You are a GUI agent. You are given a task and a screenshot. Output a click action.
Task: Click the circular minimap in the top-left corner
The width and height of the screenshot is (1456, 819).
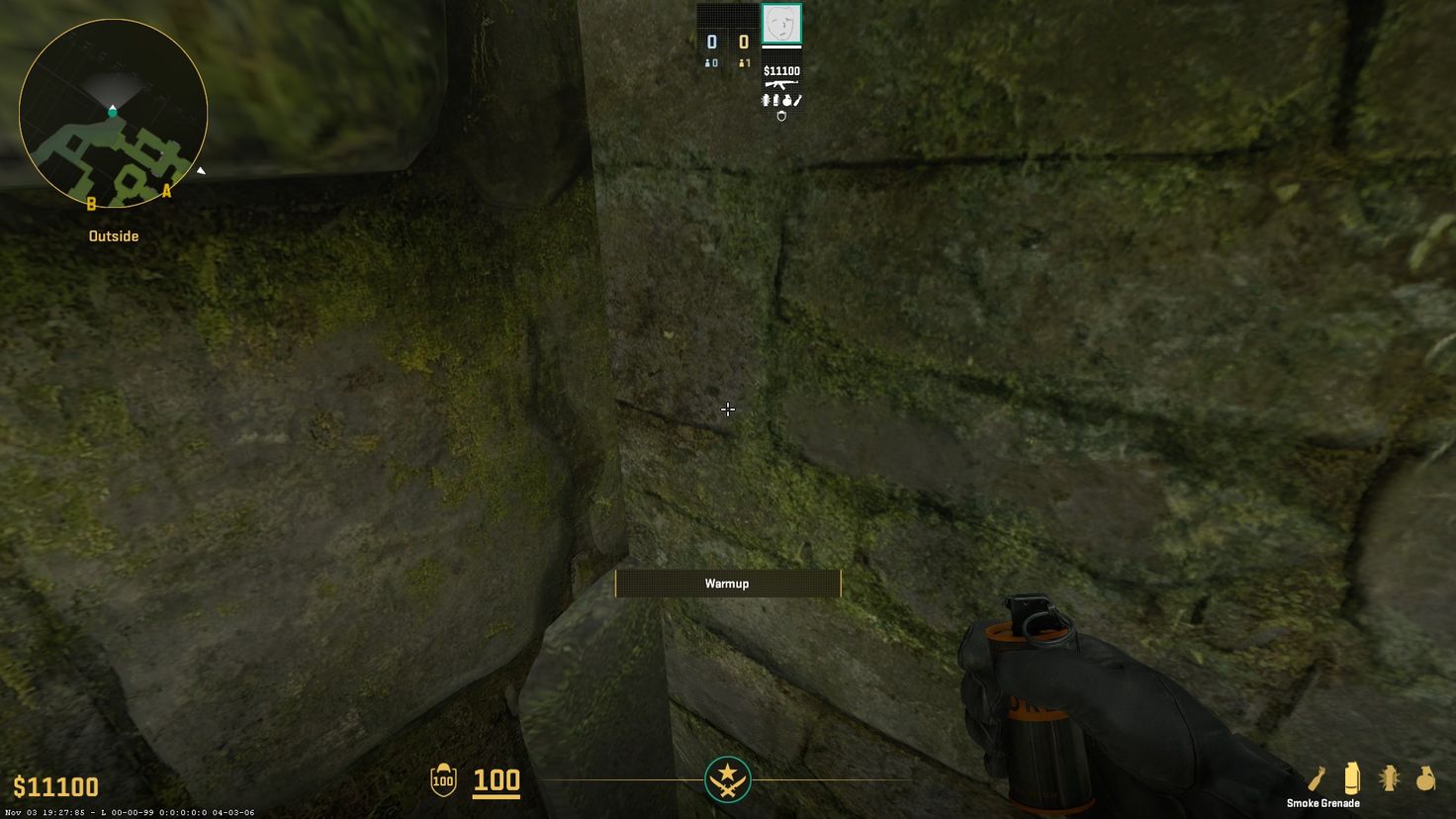tap(113, 114)
